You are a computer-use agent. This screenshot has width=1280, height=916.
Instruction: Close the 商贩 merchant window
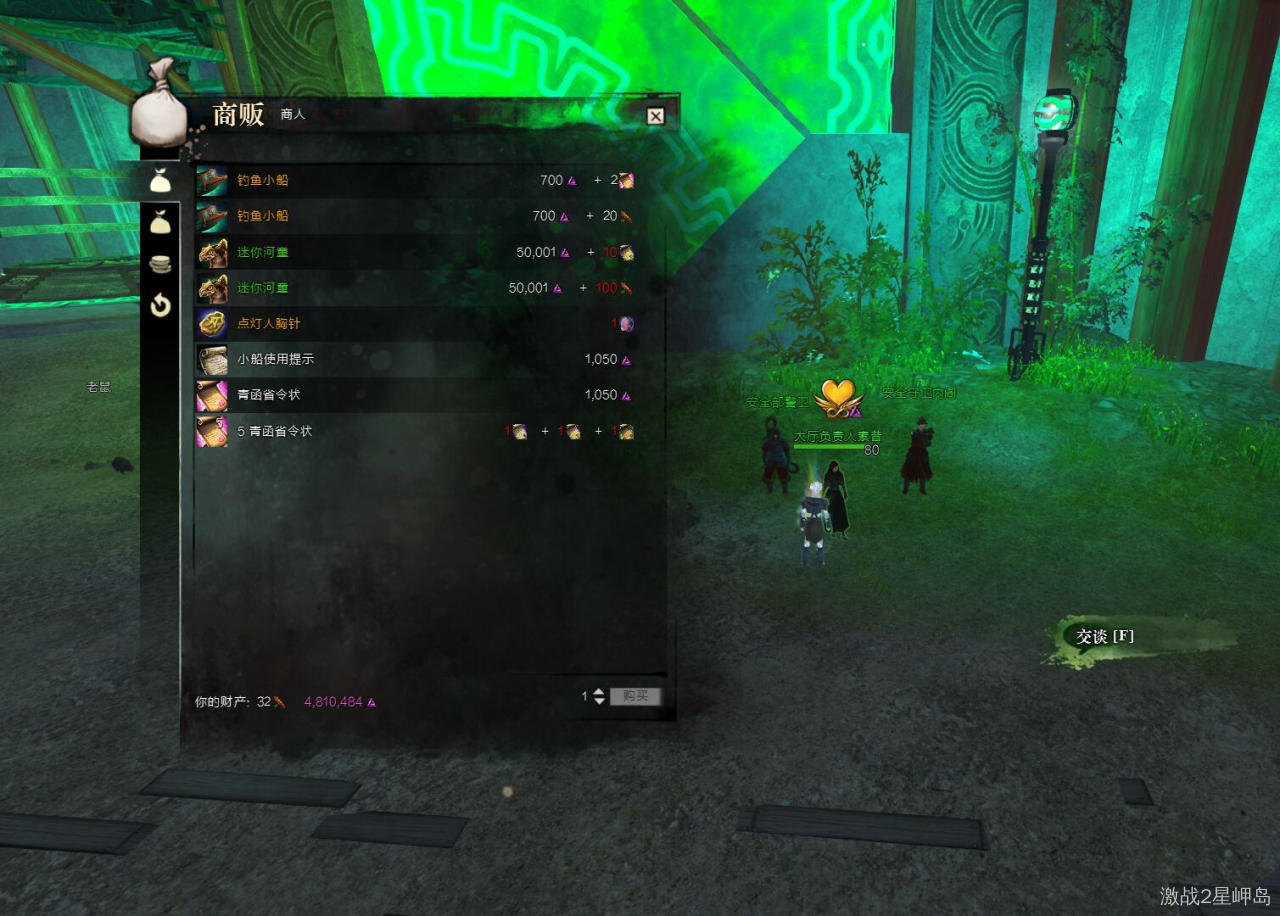655,116
